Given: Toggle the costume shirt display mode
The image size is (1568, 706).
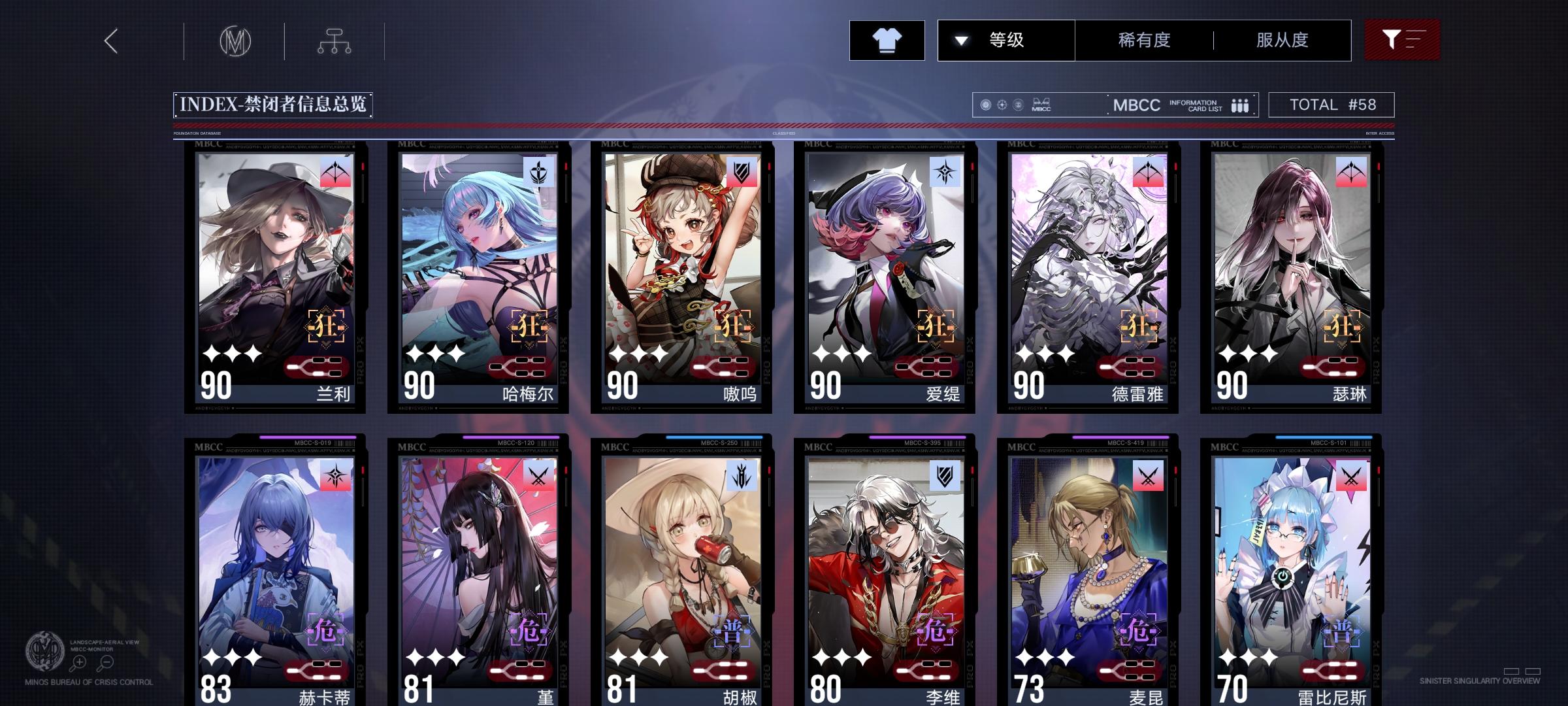Looking at the screenshot, I should [887, 40].
